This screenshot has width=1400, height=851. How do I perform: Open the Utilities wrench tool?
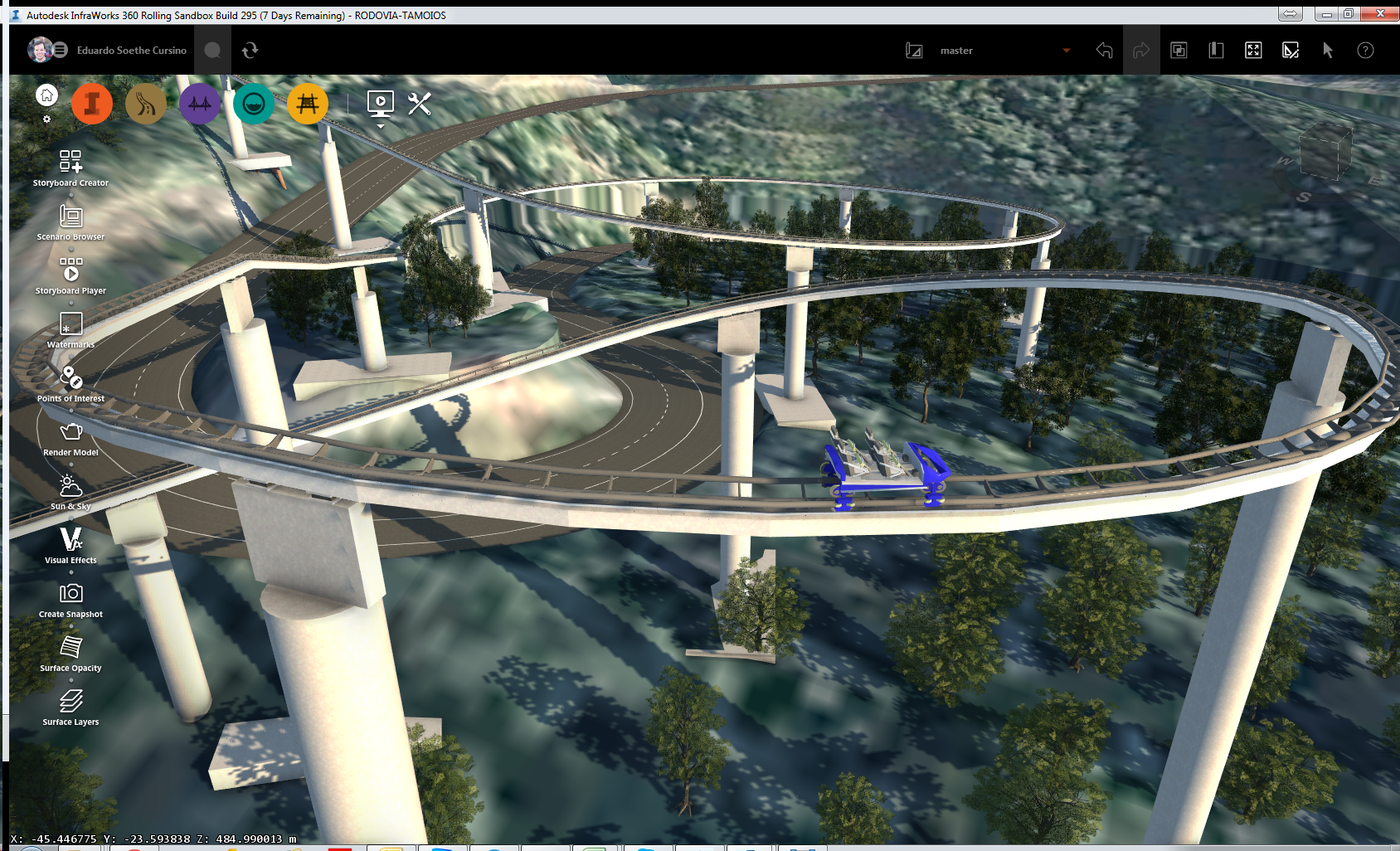[420, 104]
